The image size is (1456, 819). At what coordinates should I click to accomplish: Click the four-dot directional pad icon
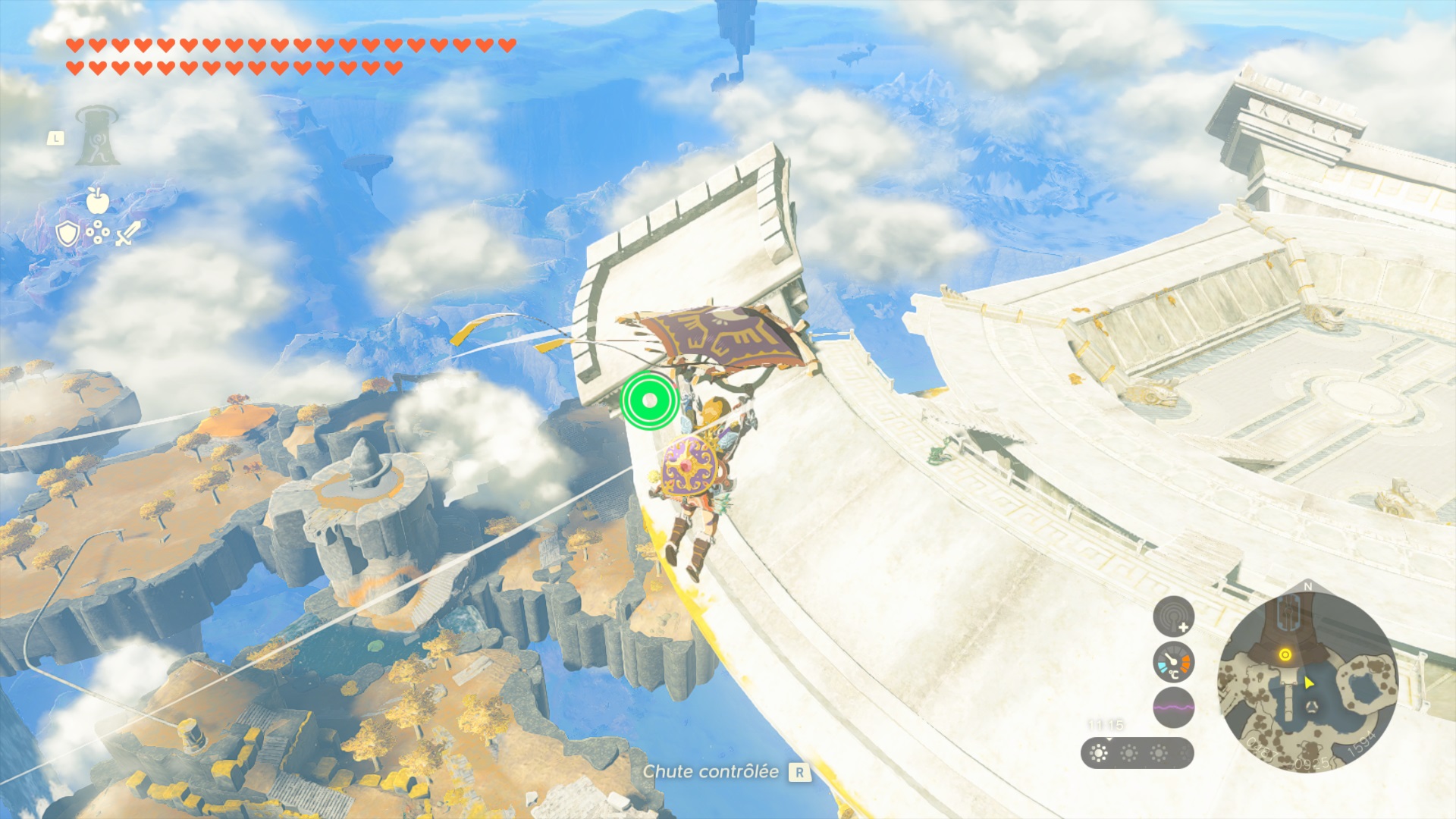[97, 234]
